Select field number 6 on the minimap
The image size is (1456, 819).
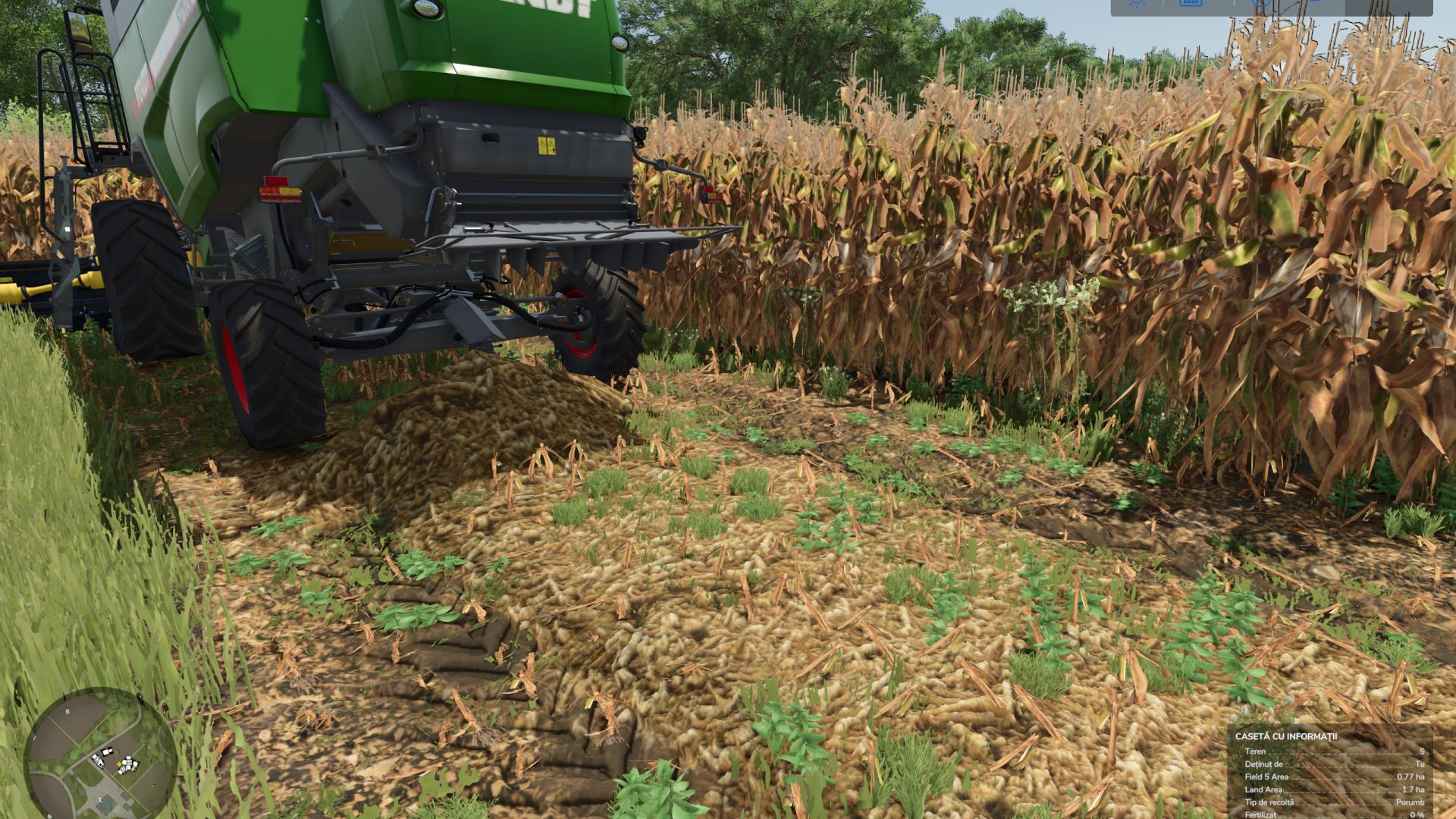[67, 711]
